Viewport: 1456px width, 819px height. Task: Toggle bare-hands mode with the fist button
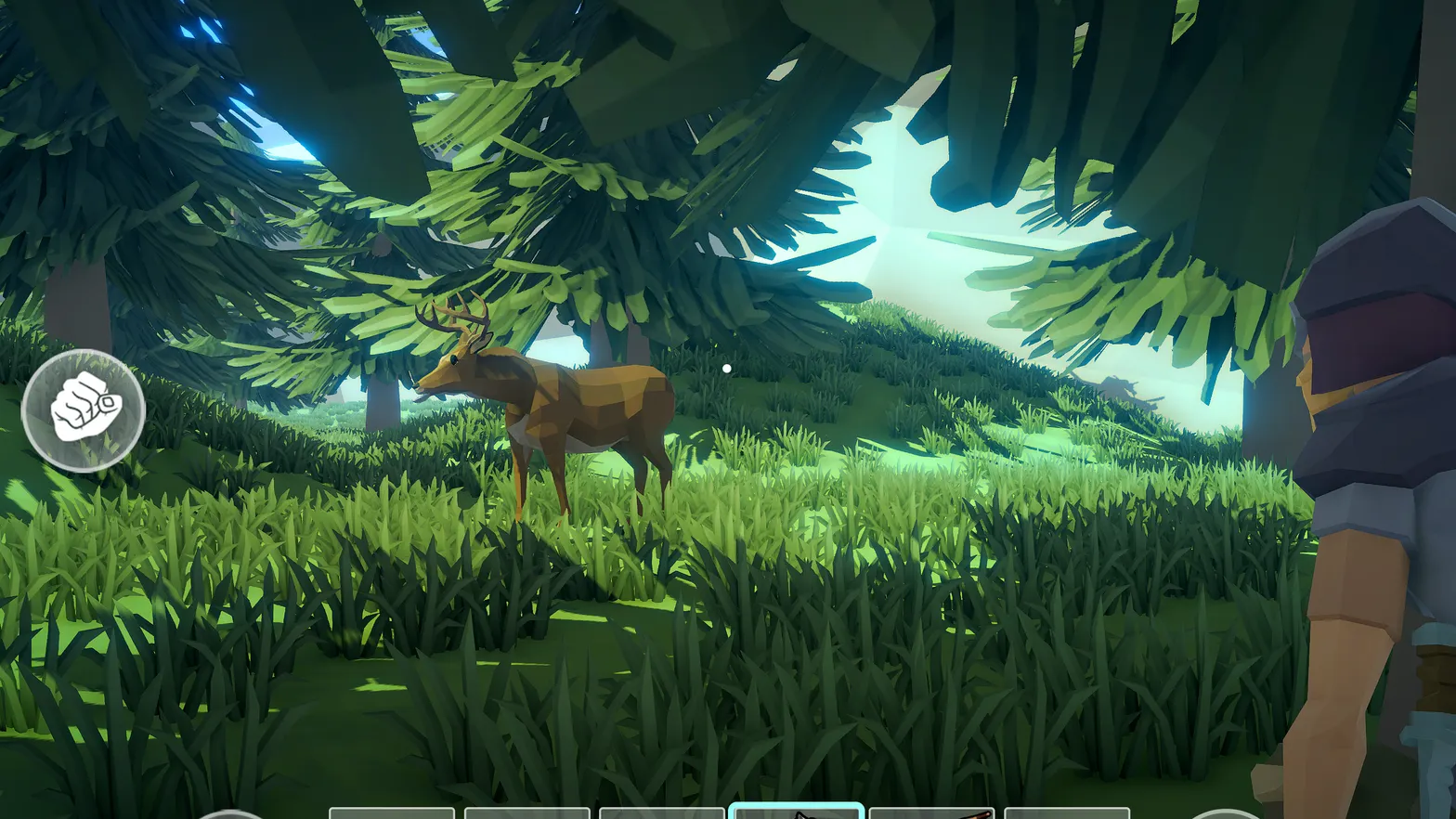pos(84,411)
